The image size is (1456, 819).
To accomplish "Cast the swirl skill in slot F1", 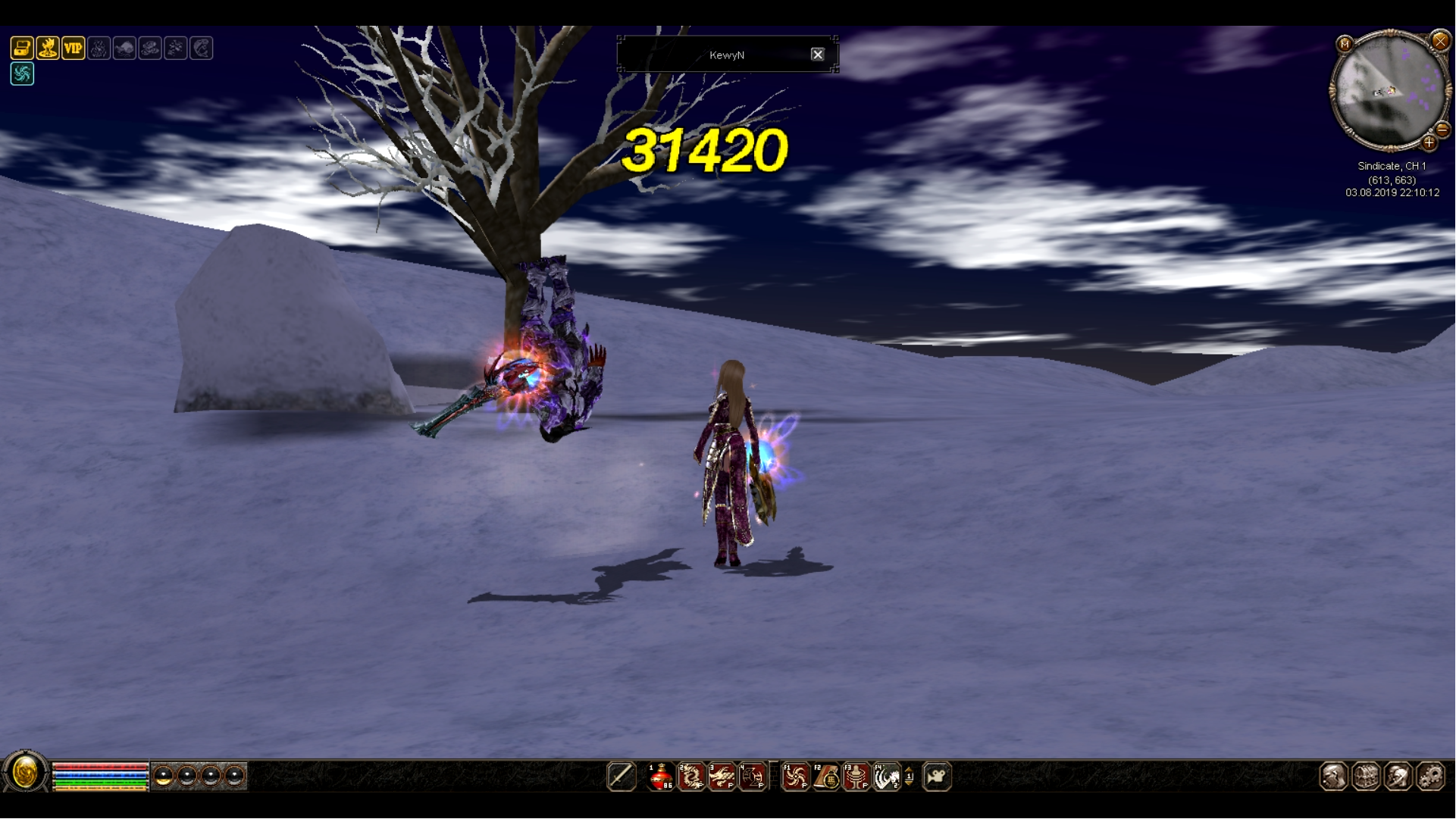I will [x=795, y=777].
